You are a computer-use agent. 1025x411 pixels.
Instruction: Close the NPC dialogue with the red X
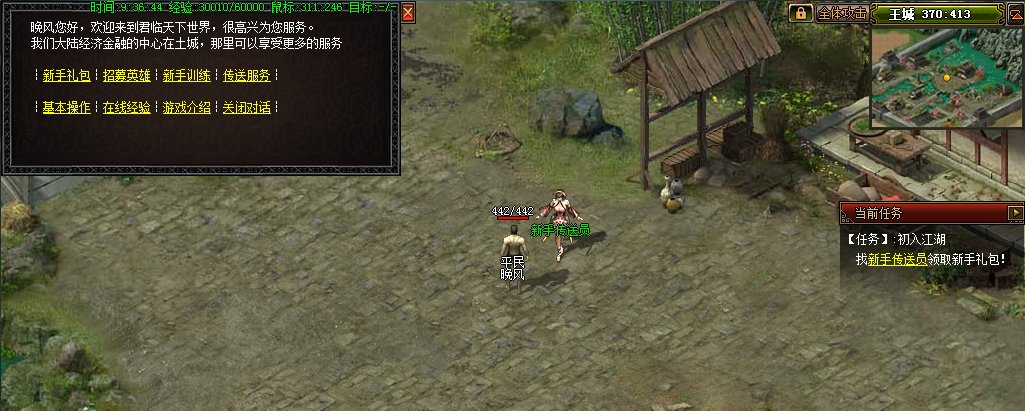(x=408, y=14)
